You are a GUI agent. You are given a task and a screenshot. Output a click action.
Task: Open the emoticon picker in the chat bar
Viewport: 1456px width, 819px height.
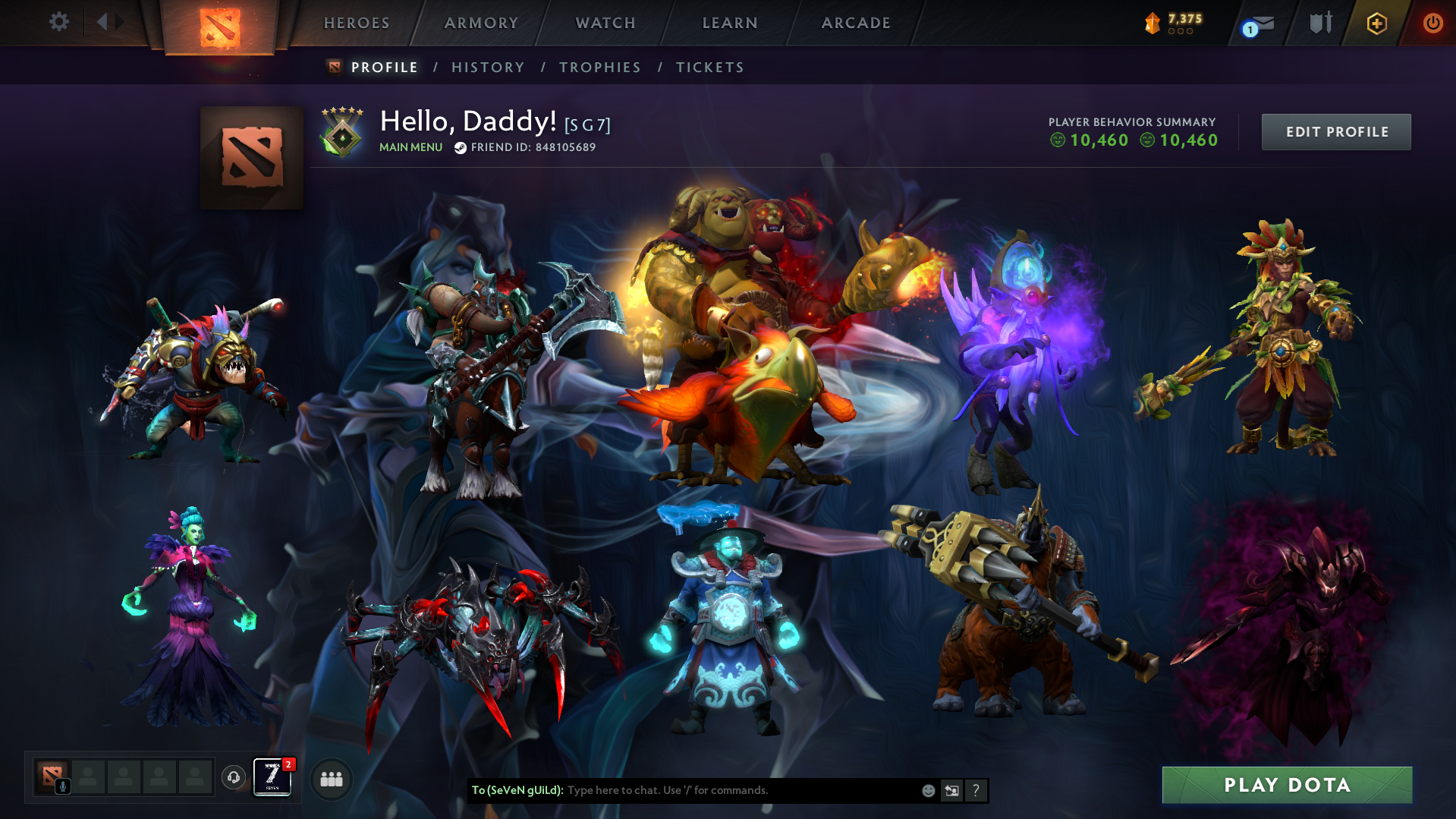[928, 790]
